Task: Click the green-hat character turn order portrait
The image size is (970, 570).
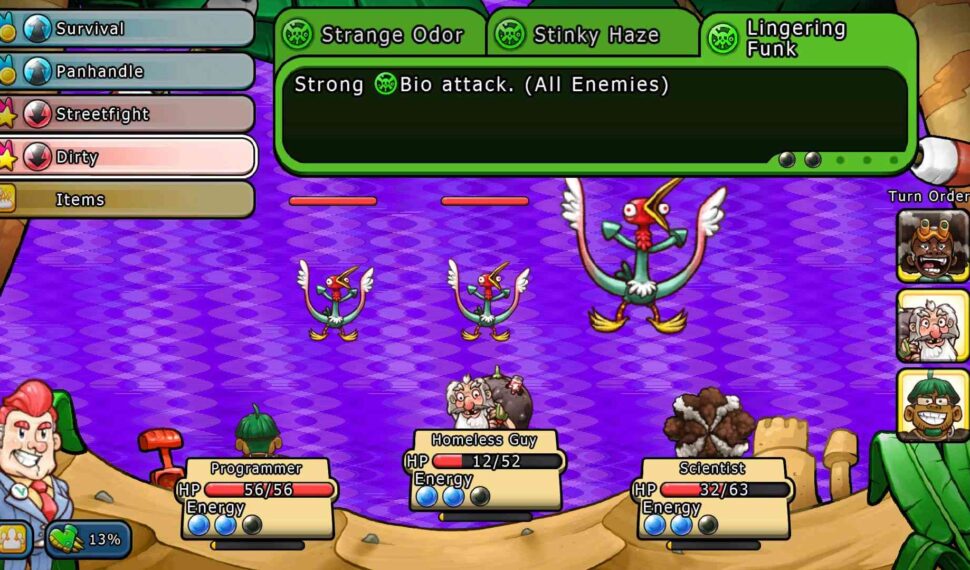Action: tap(932, 405)
